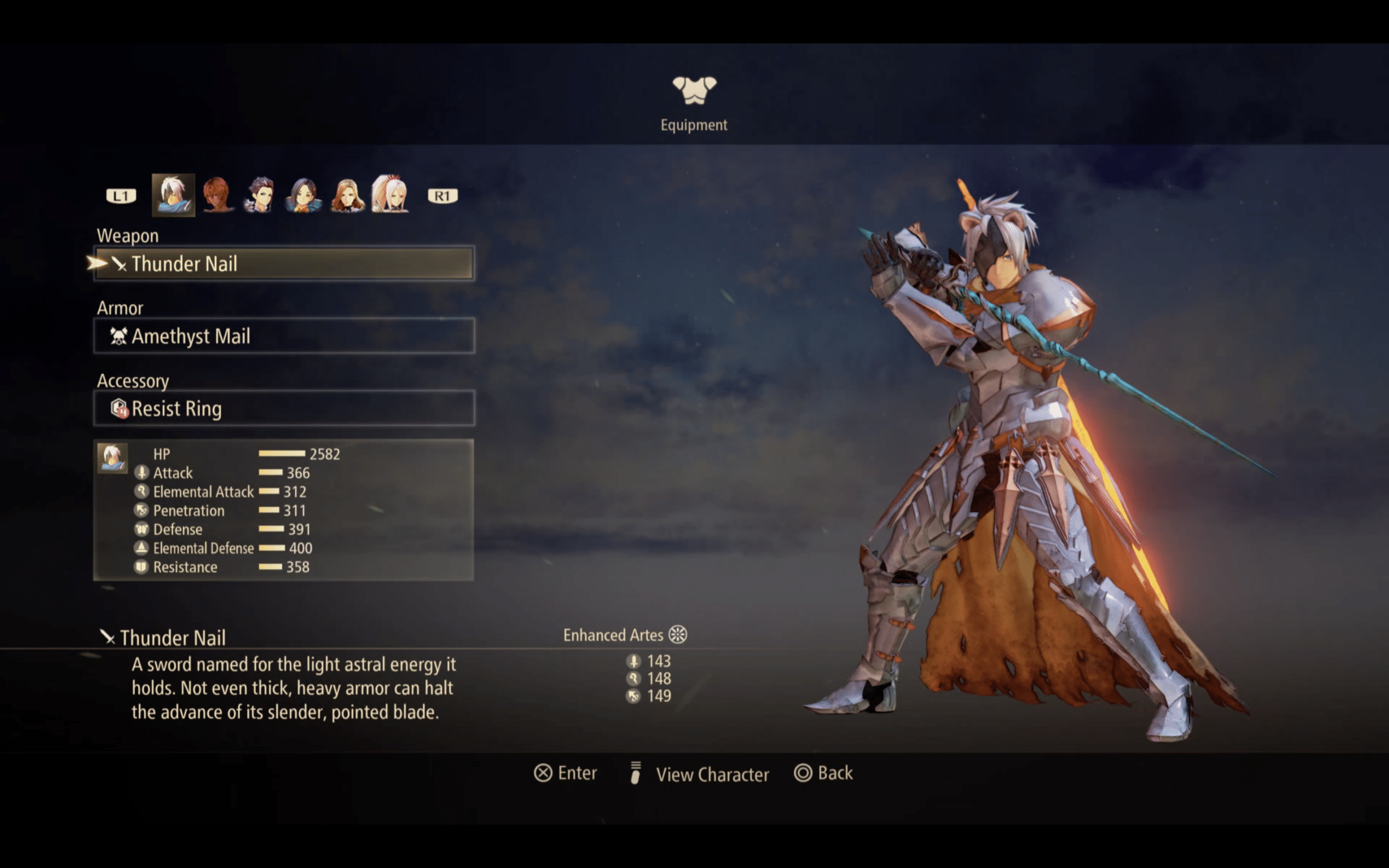Open the Amethyst Mail armor slot

[284, 336]
